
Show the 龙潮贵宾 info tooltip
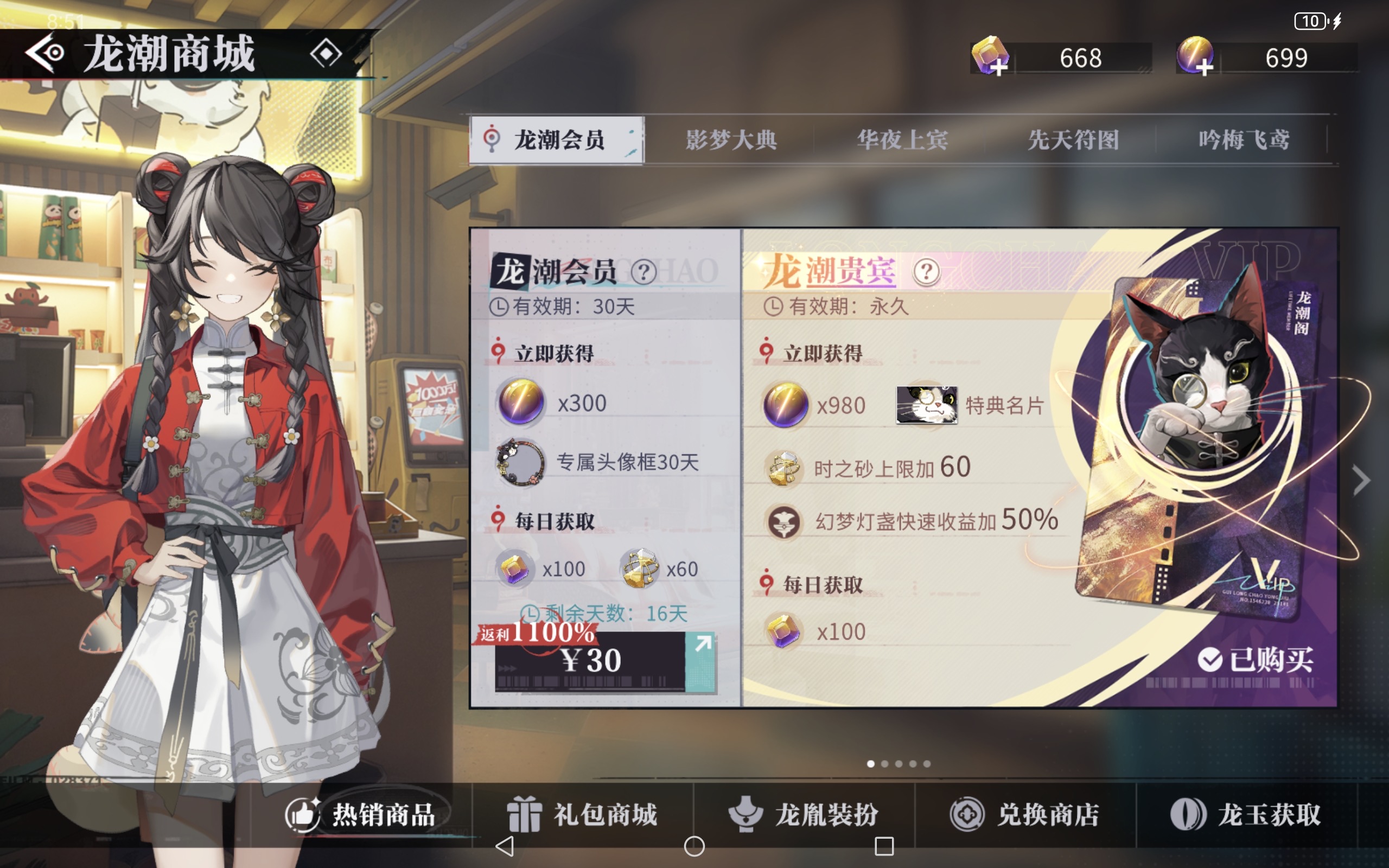pyautogui.click(x=926, y=272)
